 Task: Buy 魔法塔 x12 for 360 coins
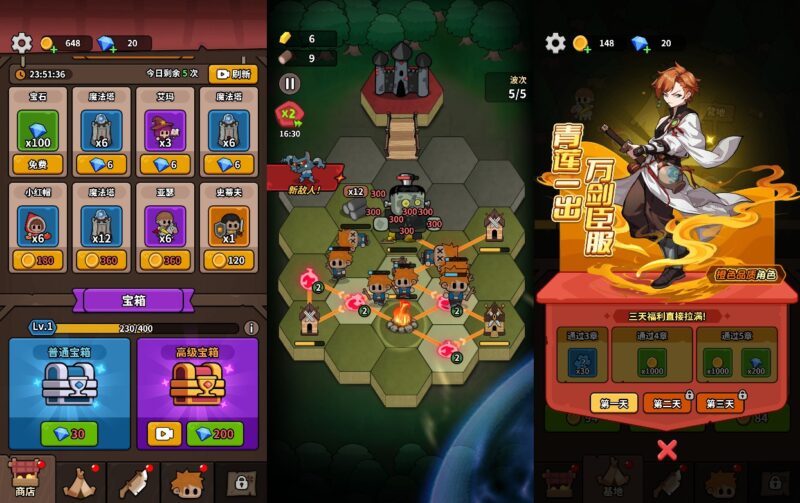[x=101, y=261]
